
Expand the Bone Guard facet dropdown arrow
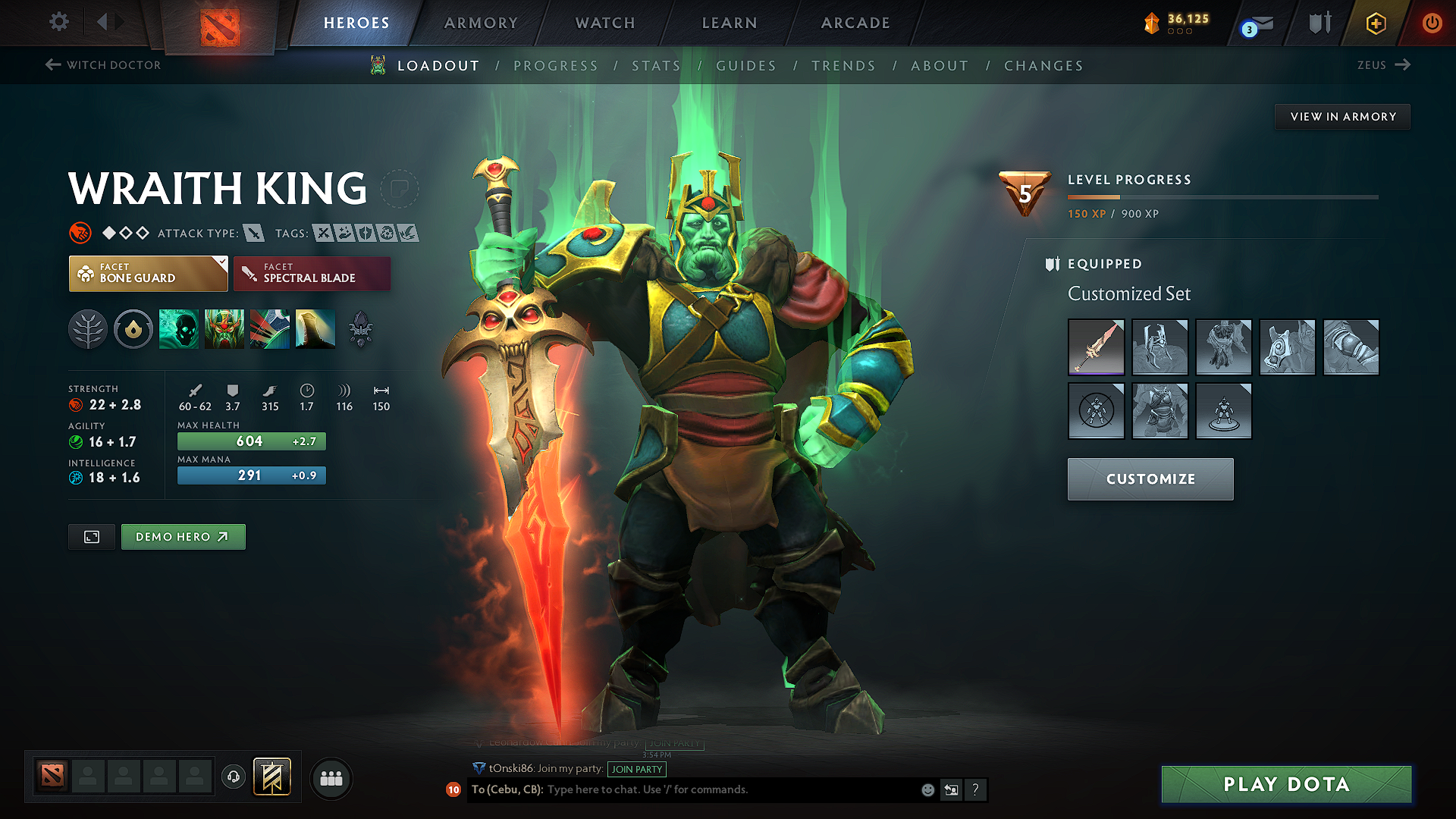(x=221, y=263)
